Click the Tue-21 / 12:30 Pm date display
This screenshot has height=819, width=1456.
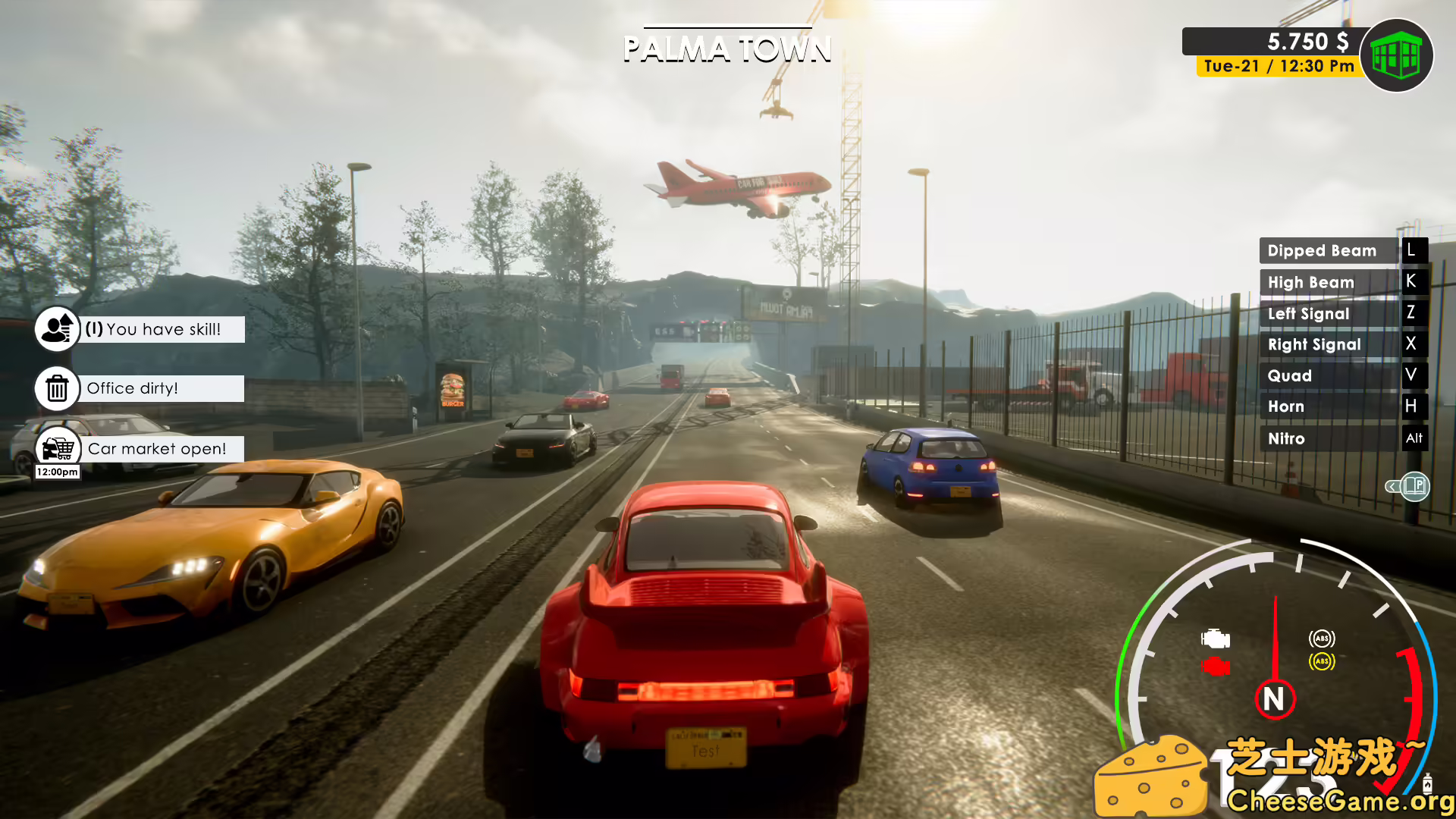(1276, 66)
